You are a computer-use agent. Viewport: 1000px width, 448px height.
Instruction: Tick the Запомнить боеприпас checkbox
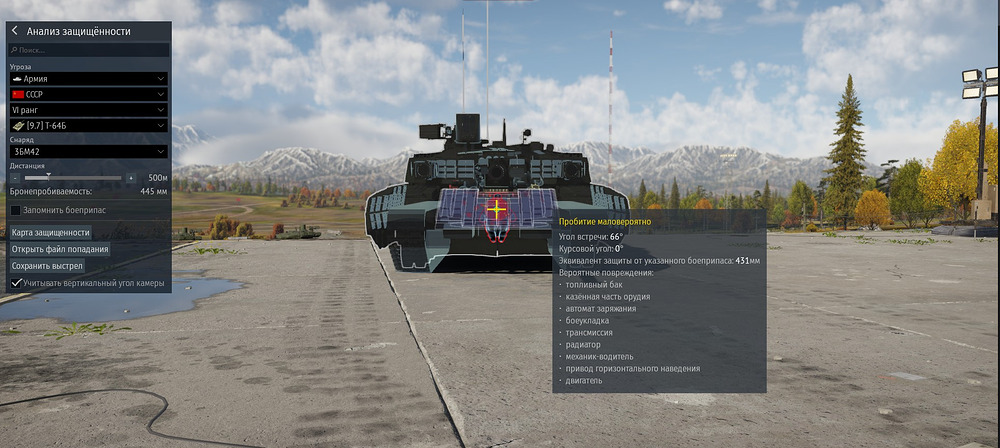(x=16, y=210)
